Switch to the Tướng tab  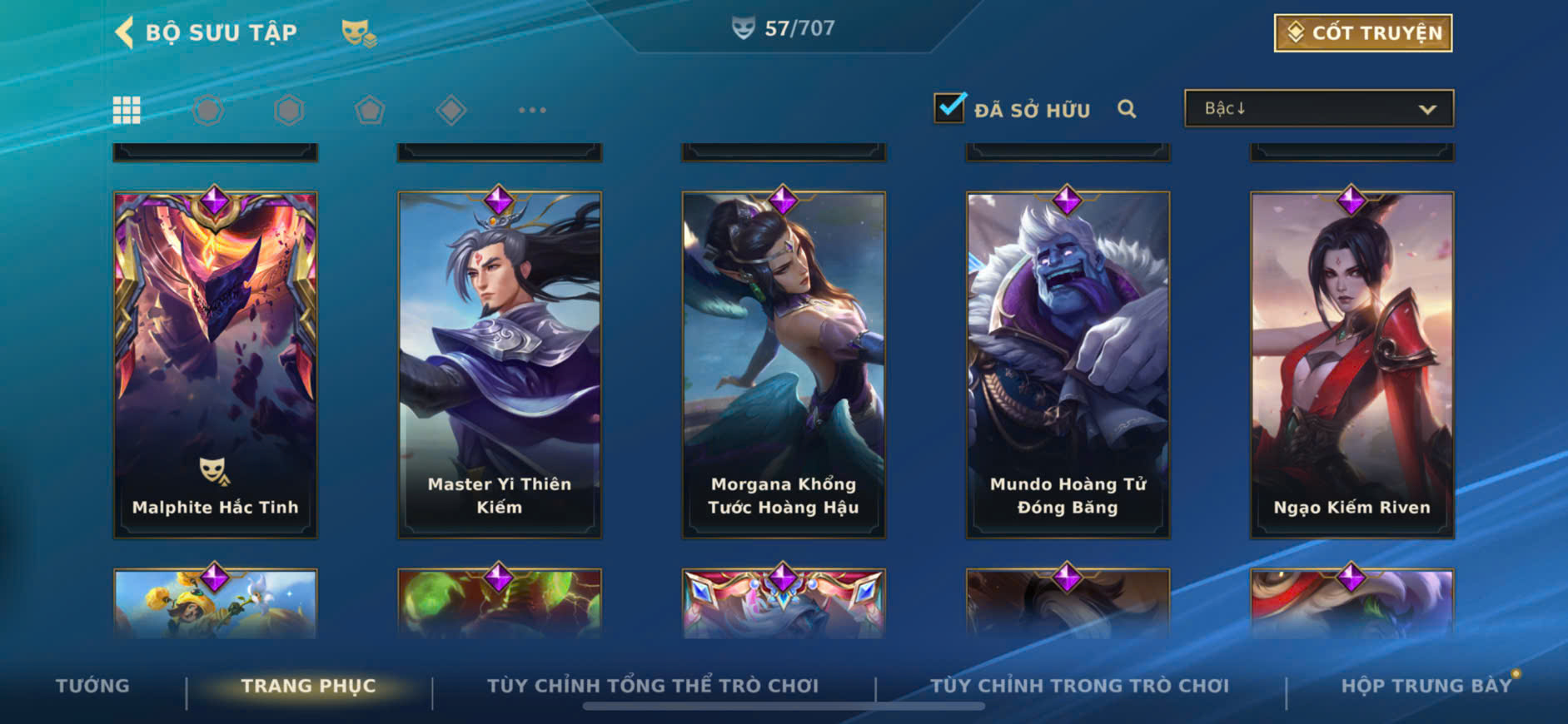[x=92, y=686]
